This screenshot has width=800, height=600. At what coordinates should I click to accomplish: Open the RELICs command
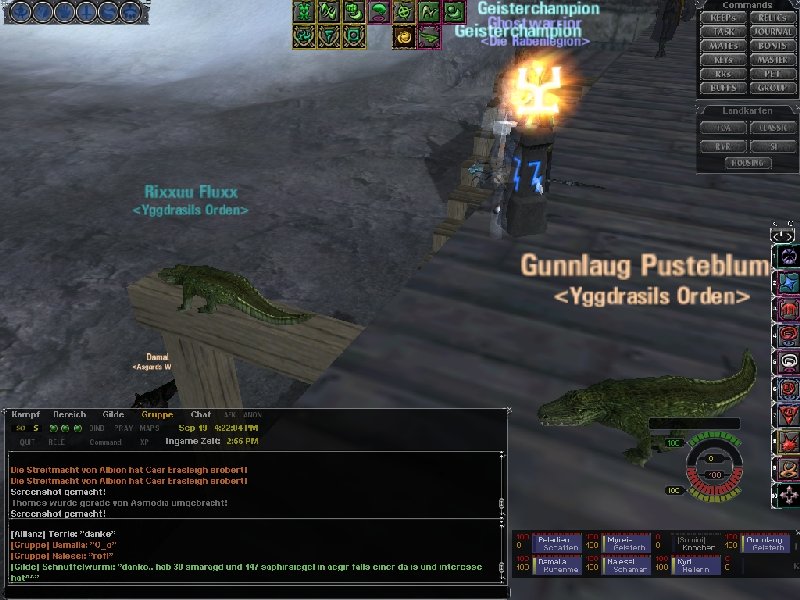click(771, 18)
